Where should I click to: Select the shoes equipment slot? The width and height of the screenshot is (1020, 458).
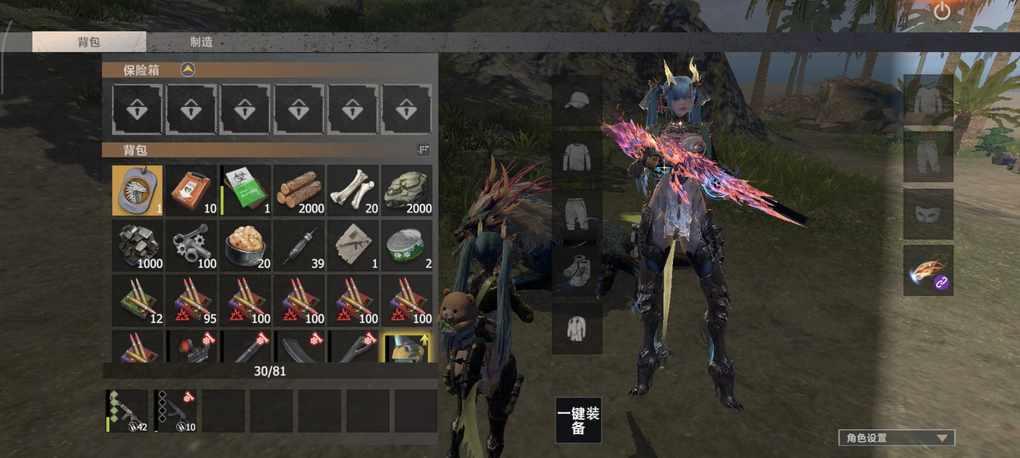[x=577, y=269]
